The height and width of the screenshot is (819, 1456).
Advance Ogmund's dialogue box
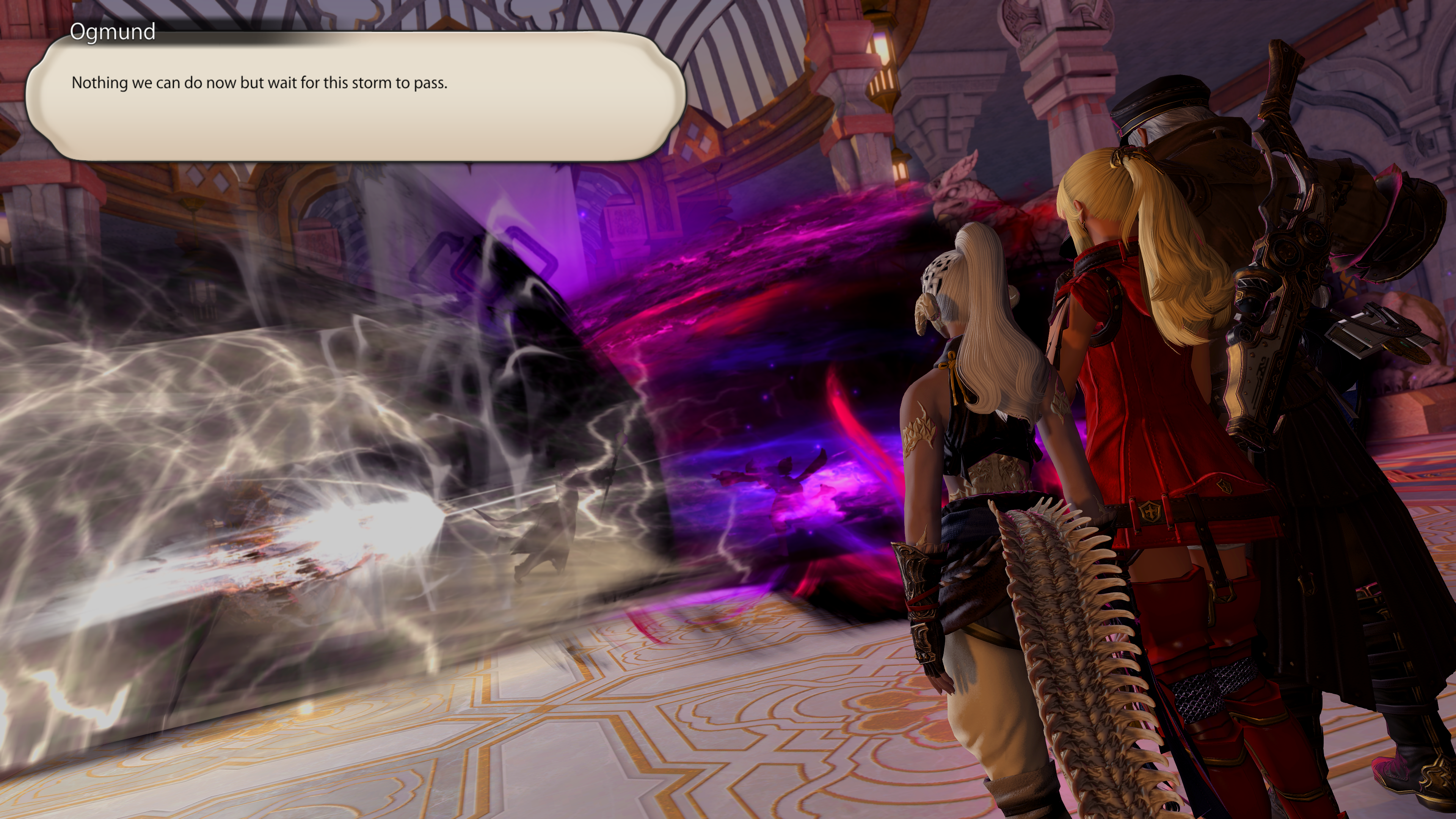click(356, 96)
